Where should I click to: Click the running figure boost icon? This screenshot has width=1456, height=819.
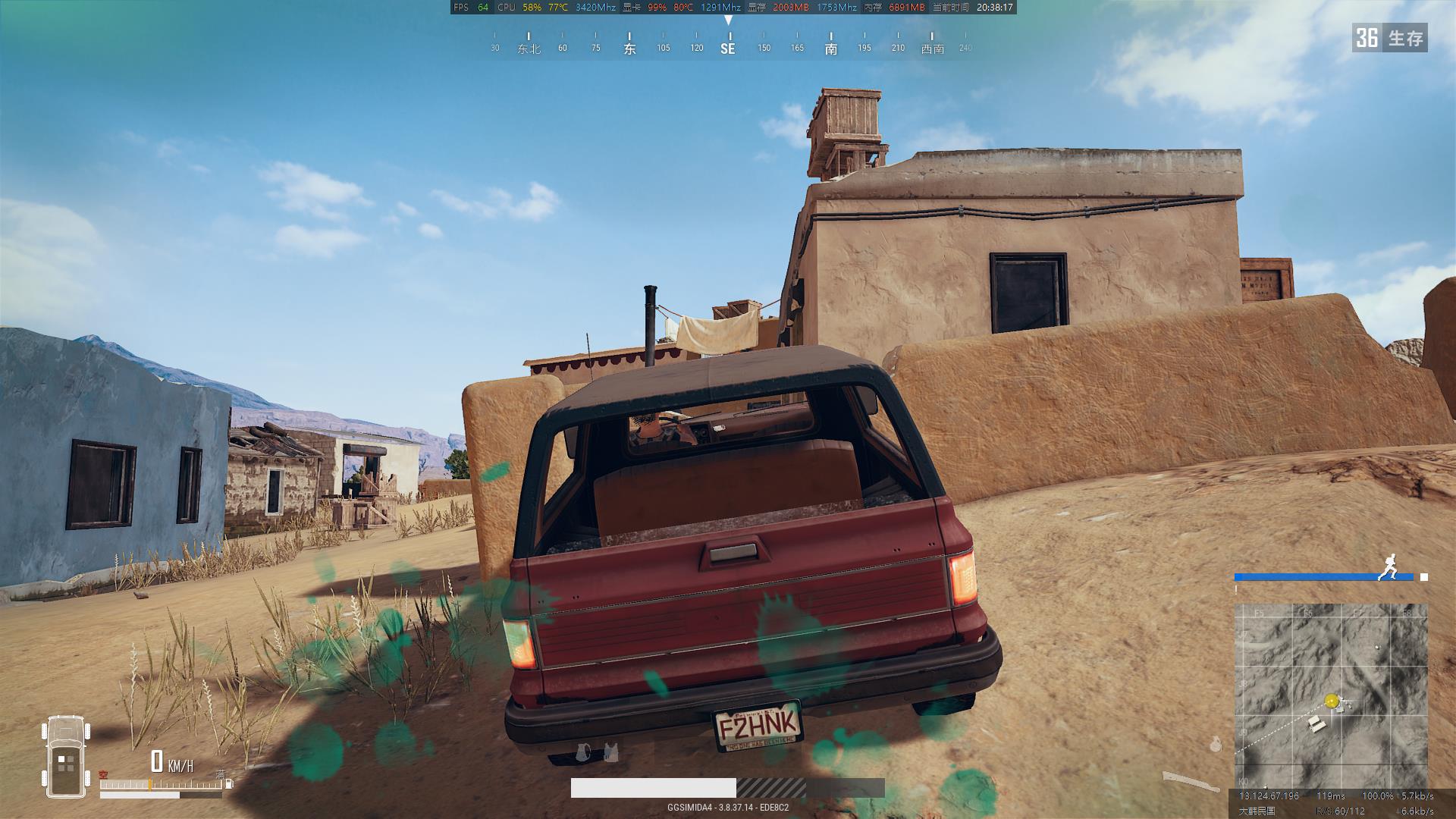(1389, 567)
